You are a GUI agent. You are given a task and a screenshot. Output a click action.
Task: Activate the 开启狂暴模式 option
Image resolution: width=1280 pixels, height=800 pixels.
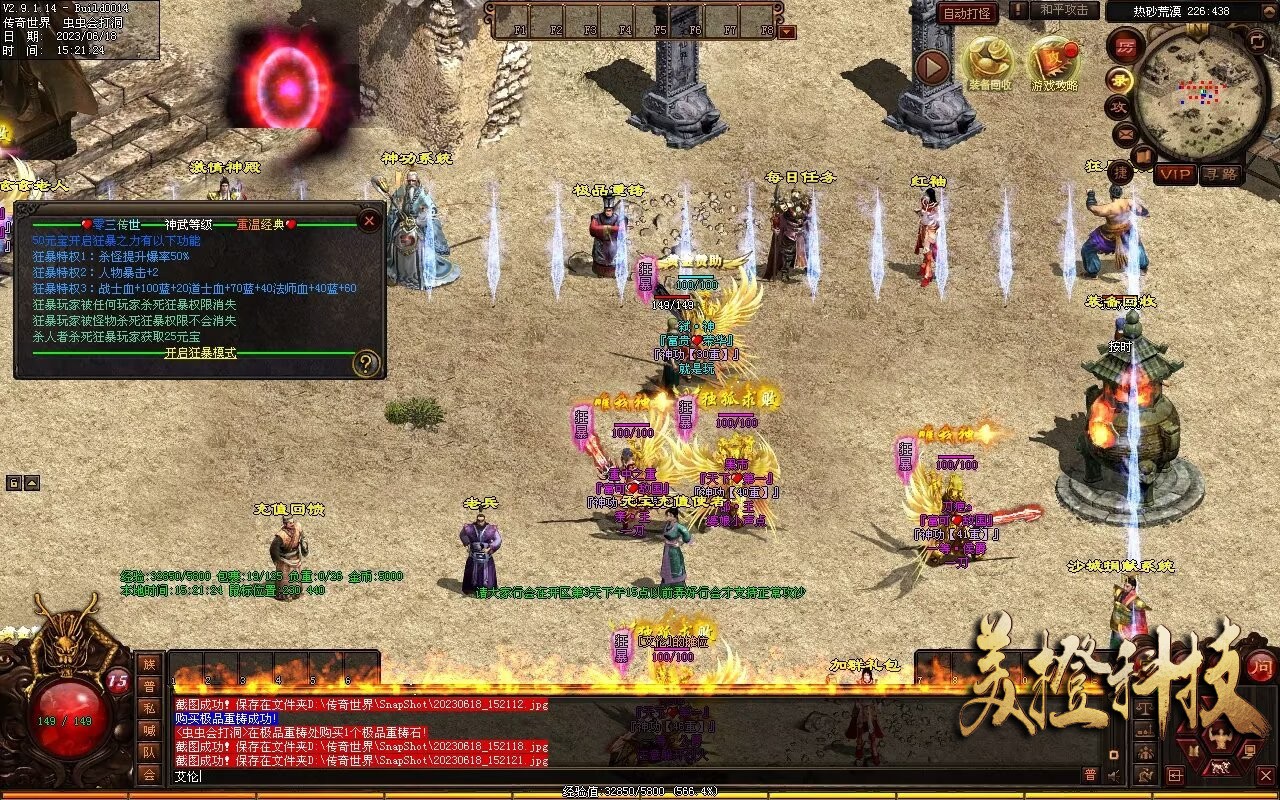(200, 353)
